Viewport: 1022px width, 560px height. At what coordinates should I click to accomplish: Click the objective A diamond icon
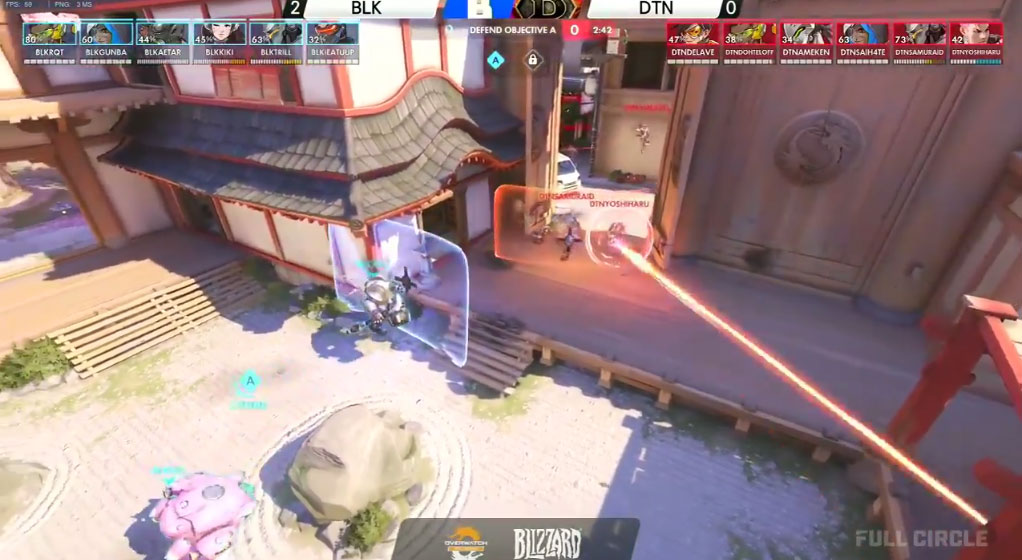[495, 60]
